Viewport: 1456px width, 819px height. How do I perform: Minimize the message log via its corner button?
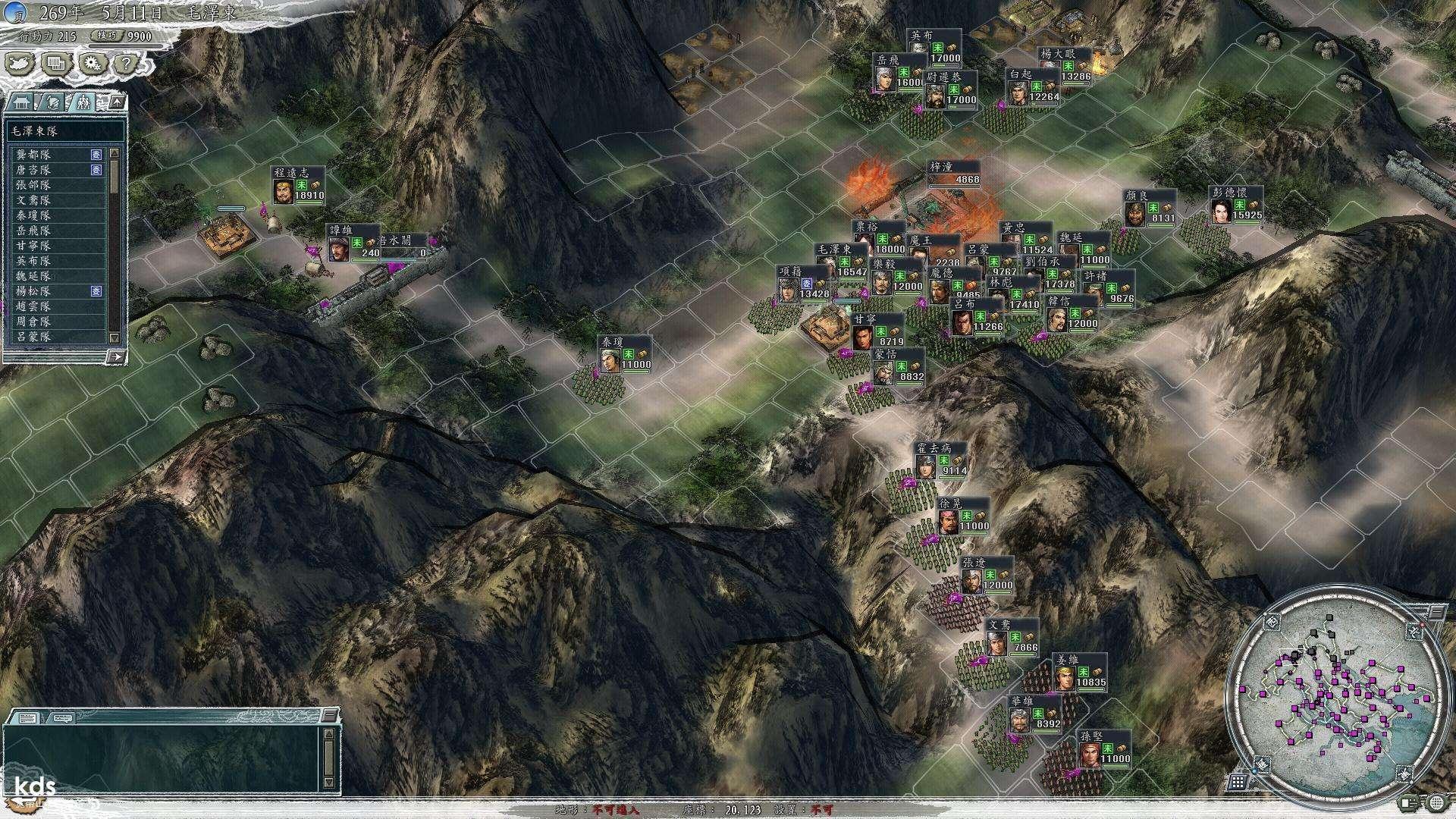tap(331, 715)
